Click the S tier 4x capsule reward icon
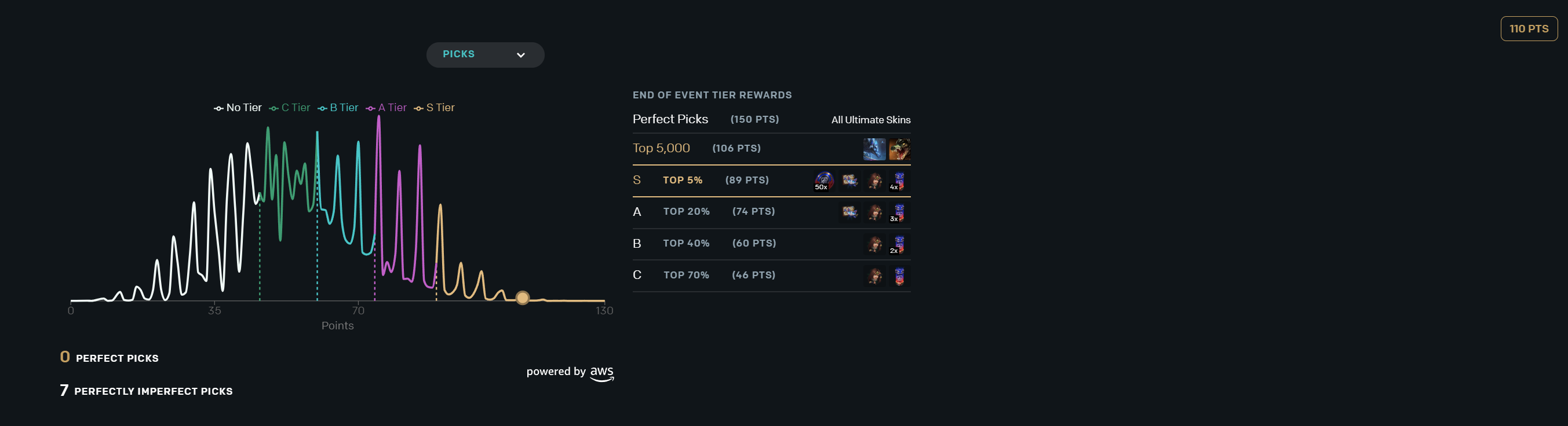This screenshot has width=1568, height=426. tap(898, 181)
